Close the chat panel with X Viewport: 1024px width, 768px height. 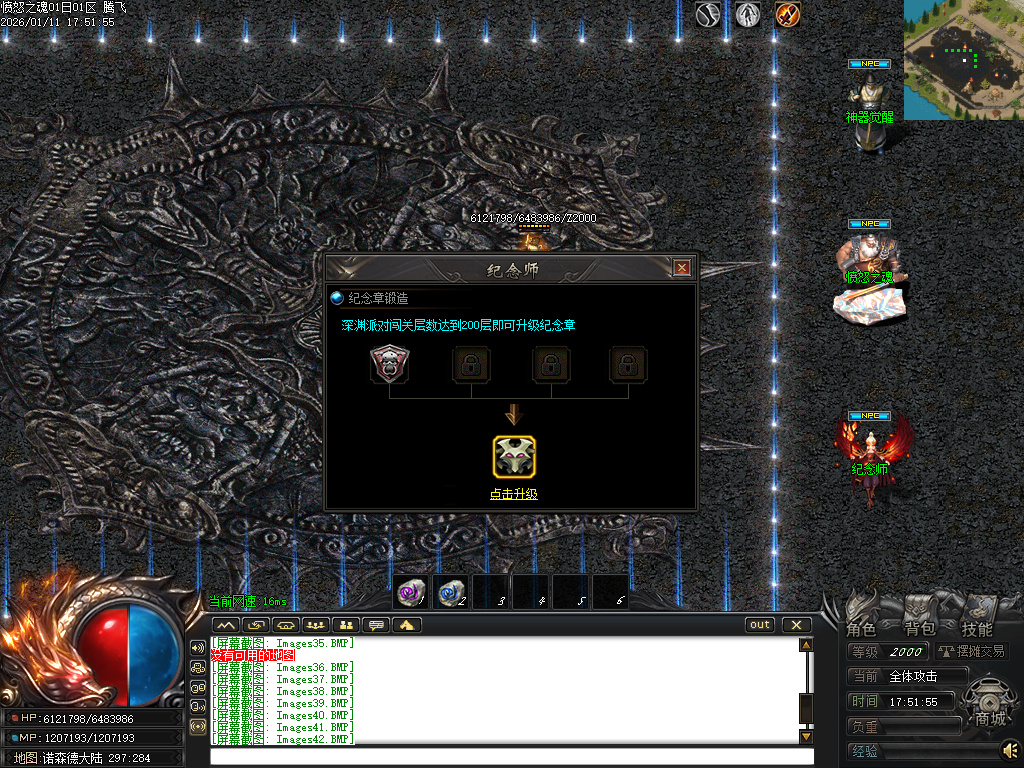pos(796,625)
